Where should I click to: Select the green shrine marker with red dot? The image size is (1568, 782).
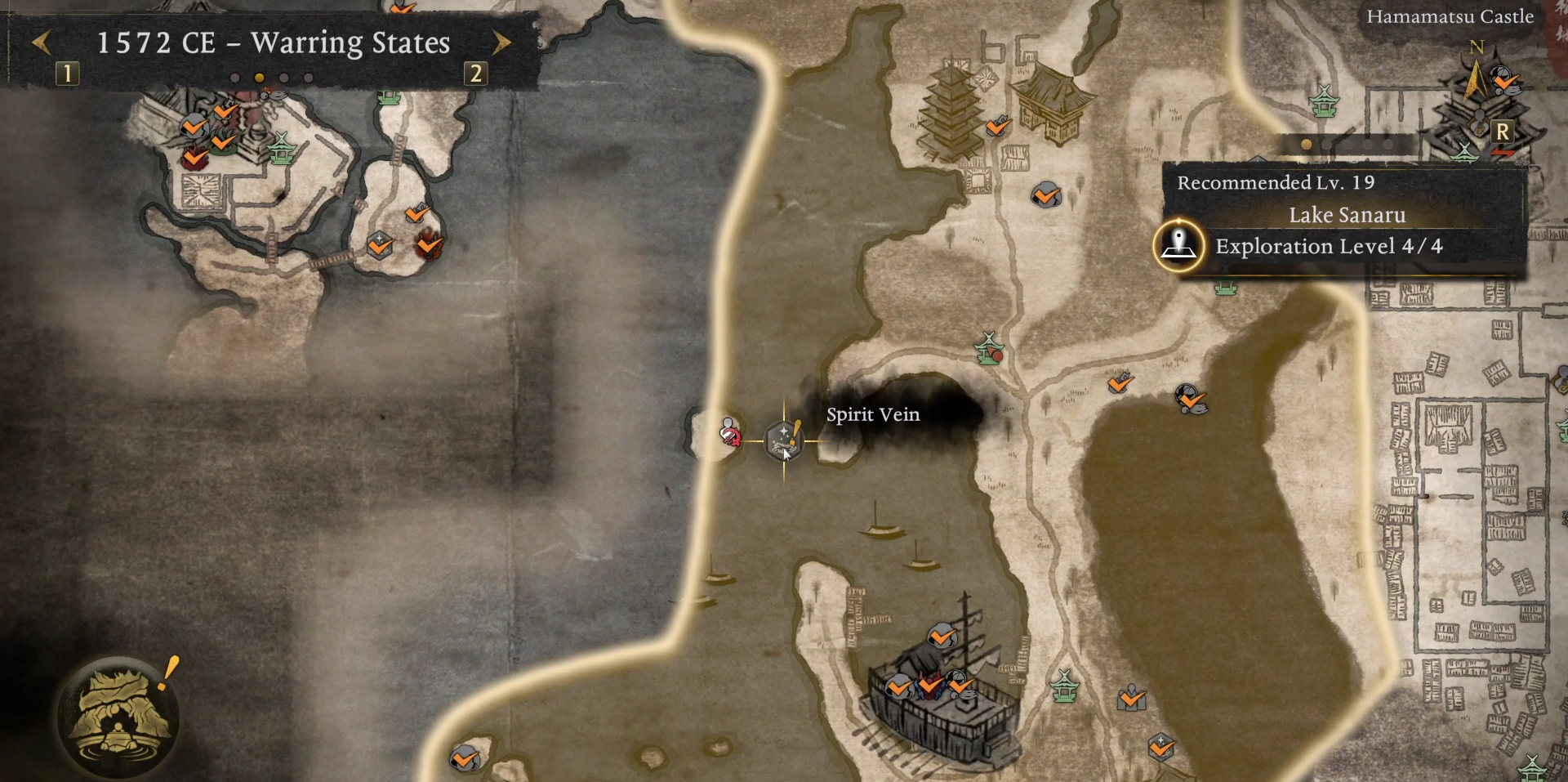990,349
